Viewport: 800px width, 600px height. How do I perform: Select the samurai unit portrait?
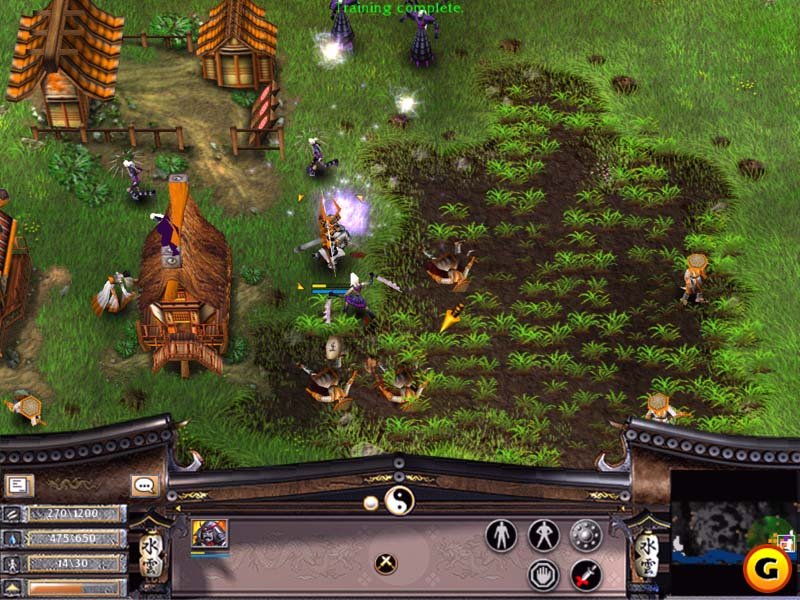click(x=209, y=534)
